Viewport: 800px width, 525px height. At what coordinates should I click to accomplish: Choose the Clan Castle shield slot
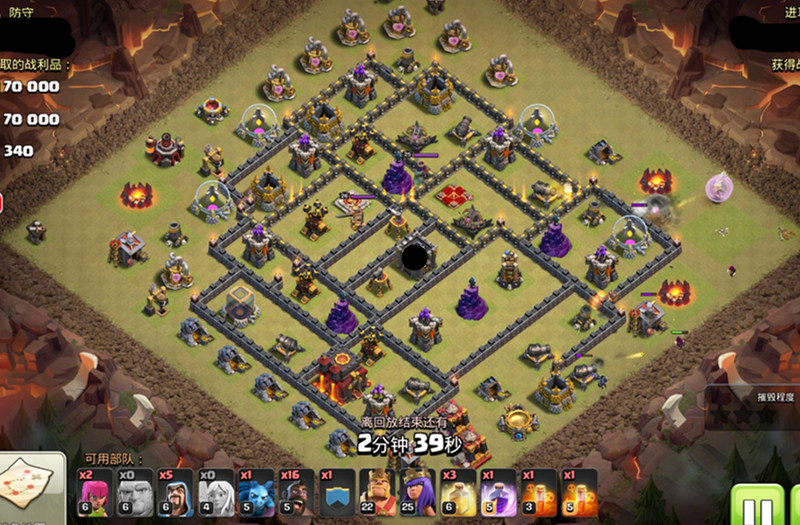(337, 492)
